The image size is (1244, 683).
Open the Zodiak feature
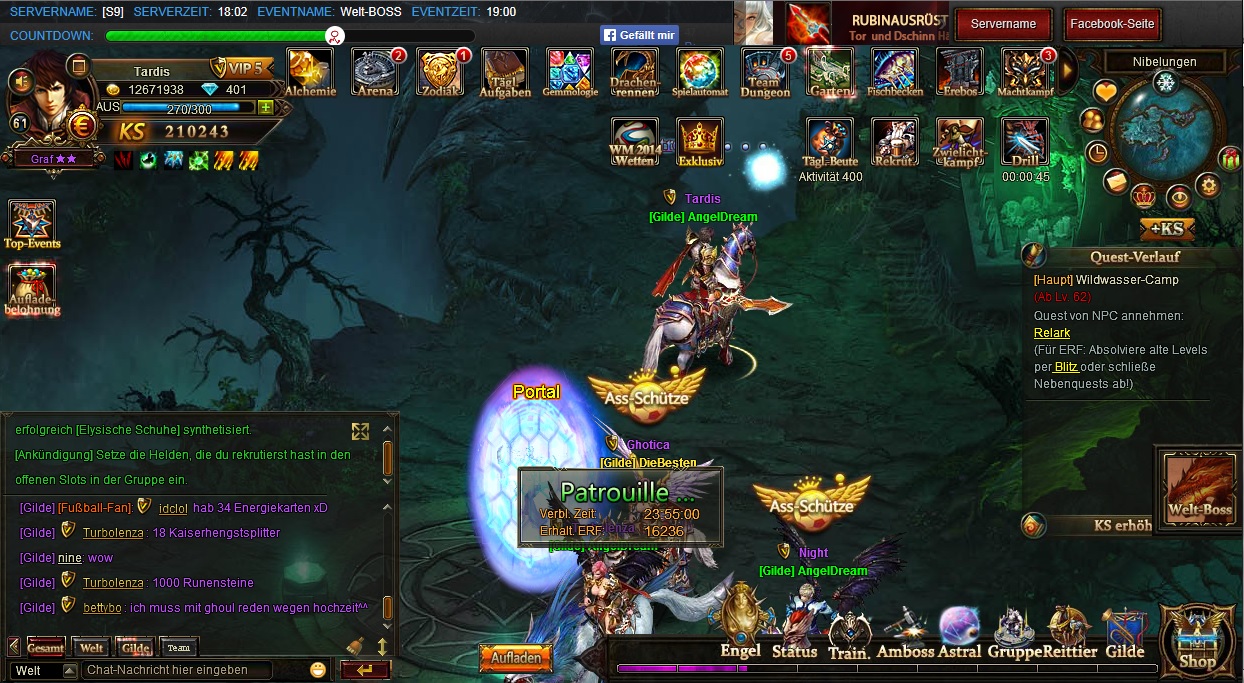[x=440, y=71]
